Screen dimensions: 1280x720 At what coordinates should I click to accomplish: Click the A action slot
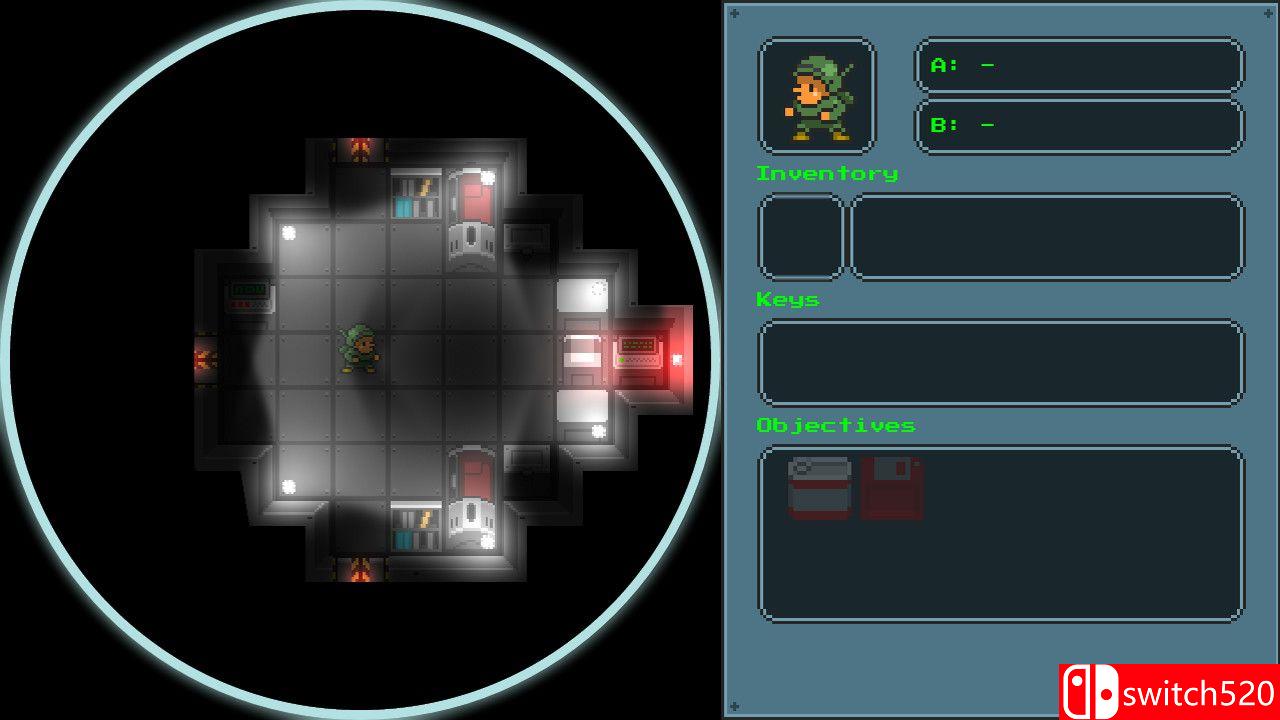point(1077,63)
